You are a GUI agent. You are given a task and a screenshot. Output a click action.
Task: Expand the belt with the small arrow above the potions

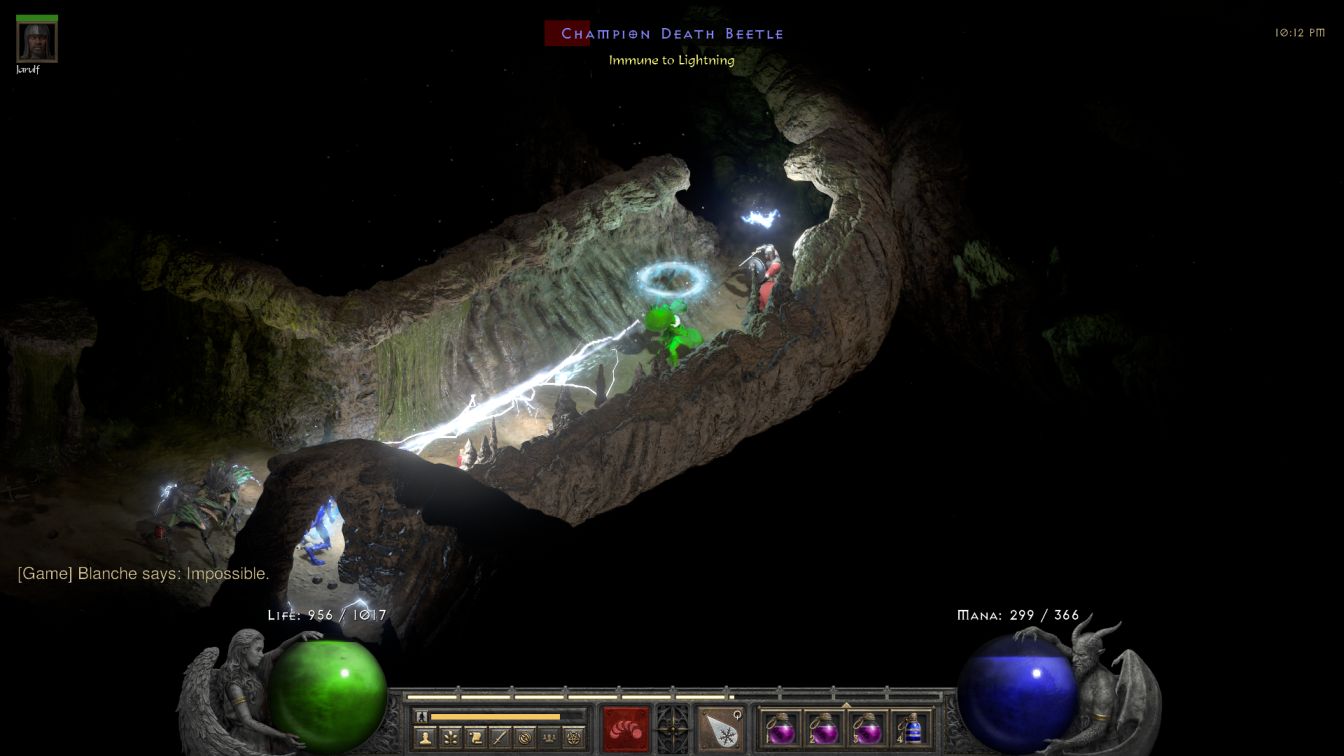click(x=846, y=705)
